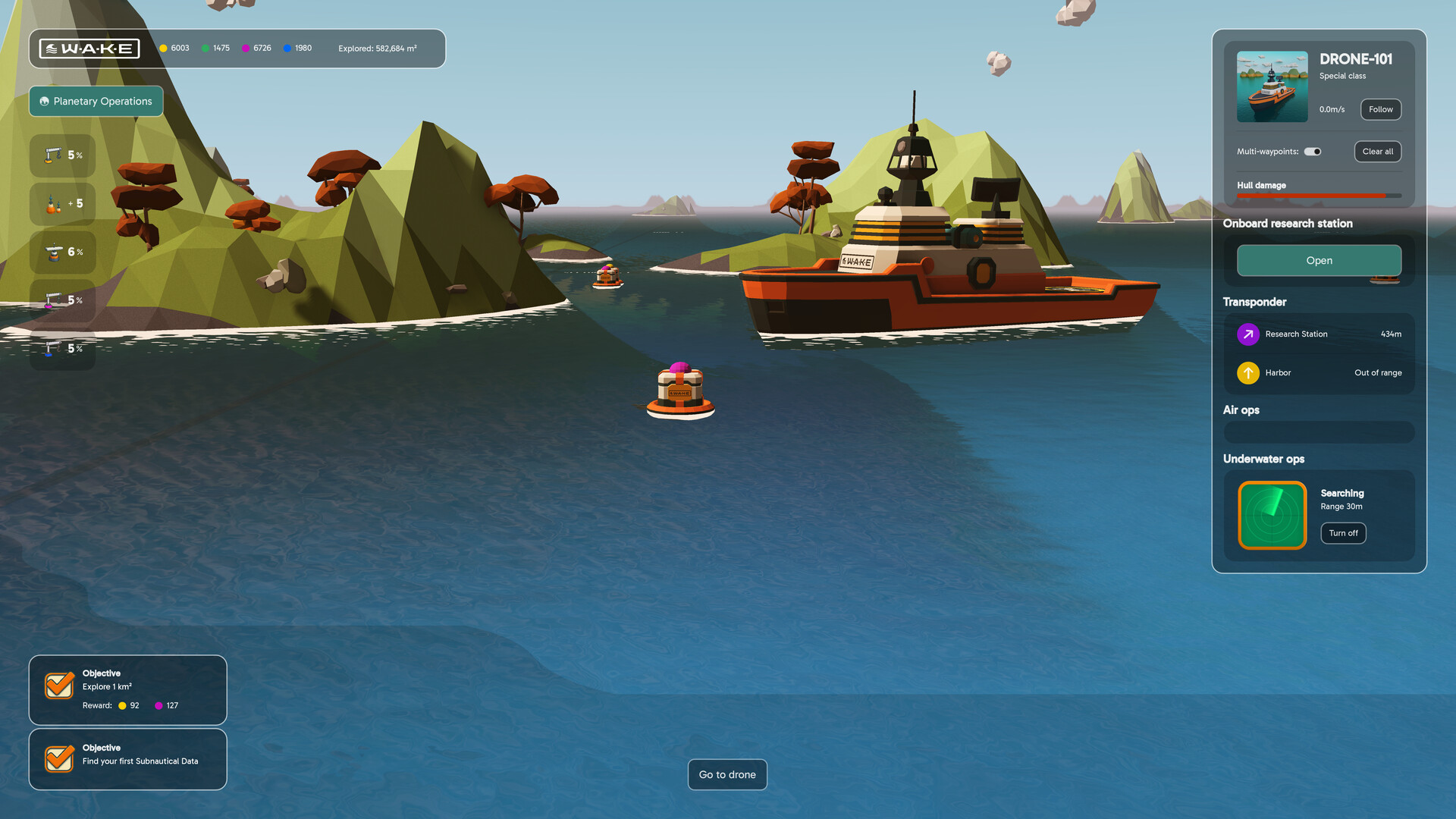
Task: Clear all waypoints
Action: point(1377,152)
